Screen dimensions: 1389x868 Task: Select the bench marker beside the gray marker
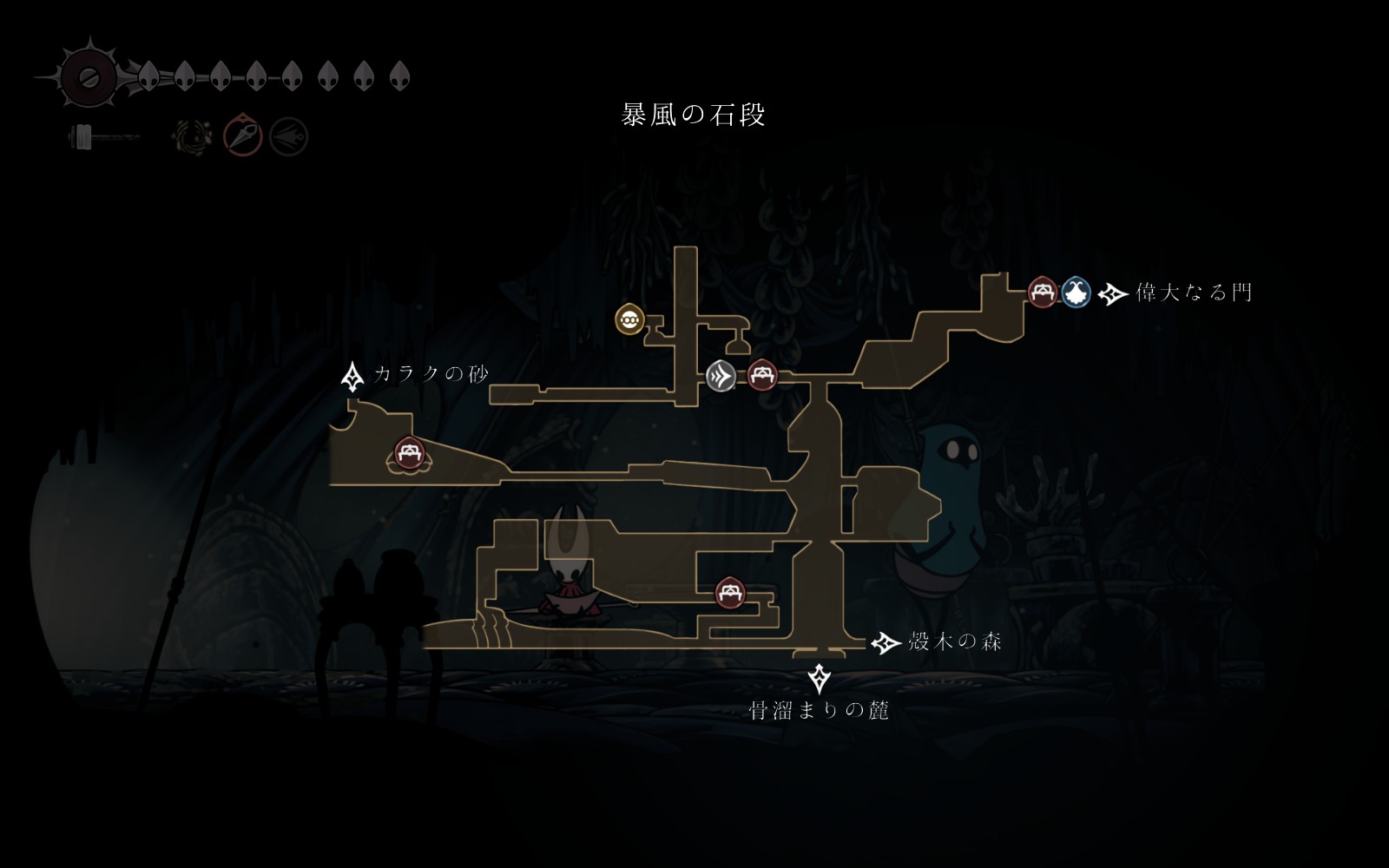762,375
